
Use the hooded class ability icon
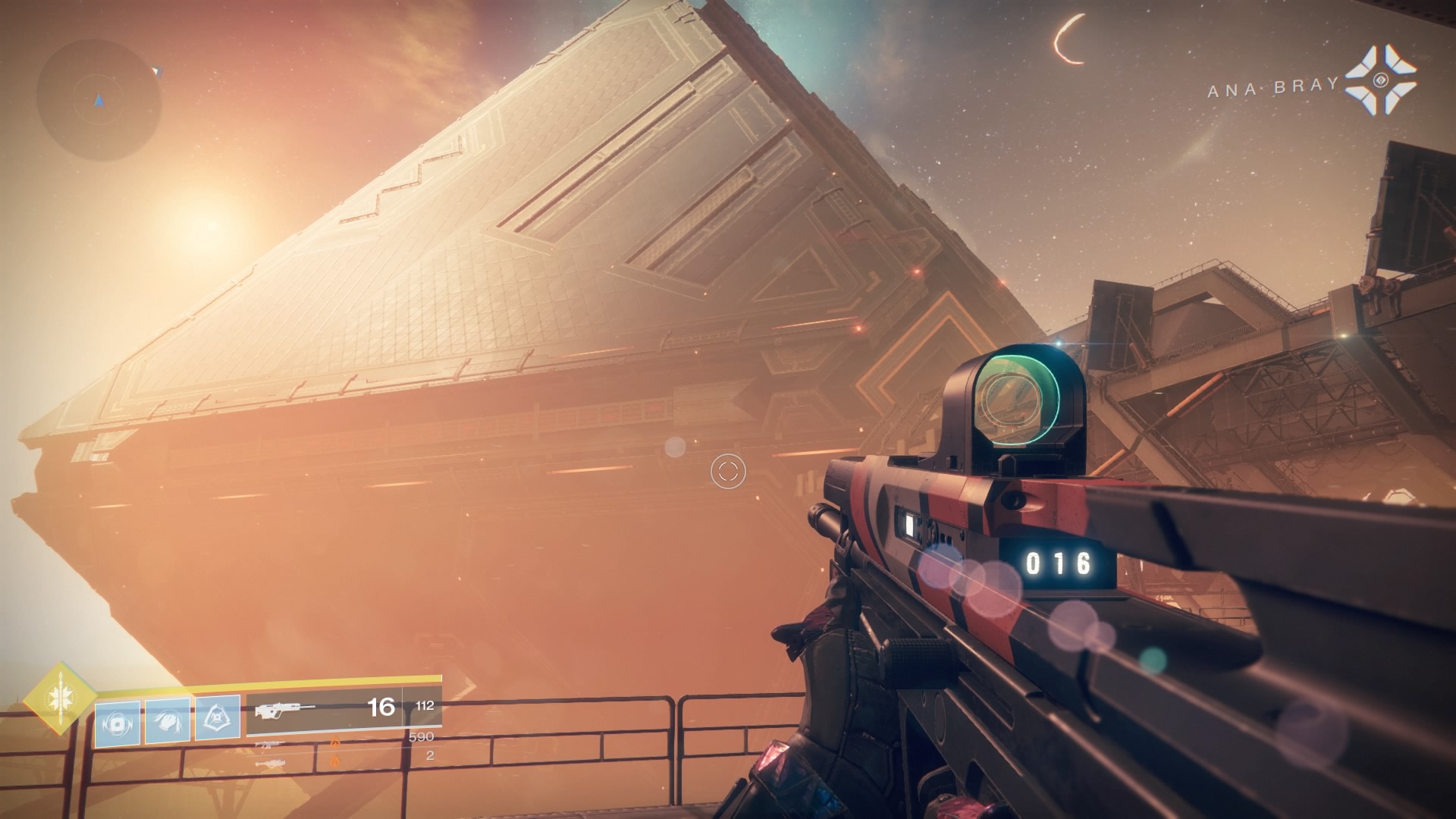[218, 717]
